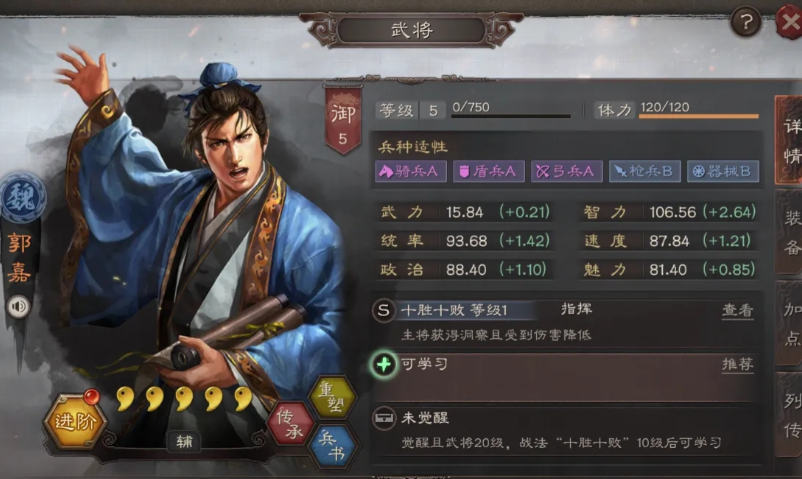The height and width of the screenshot is (479, 802).
Task: Select the 器械B siege aptitude tag
Action: click(722, 172)
